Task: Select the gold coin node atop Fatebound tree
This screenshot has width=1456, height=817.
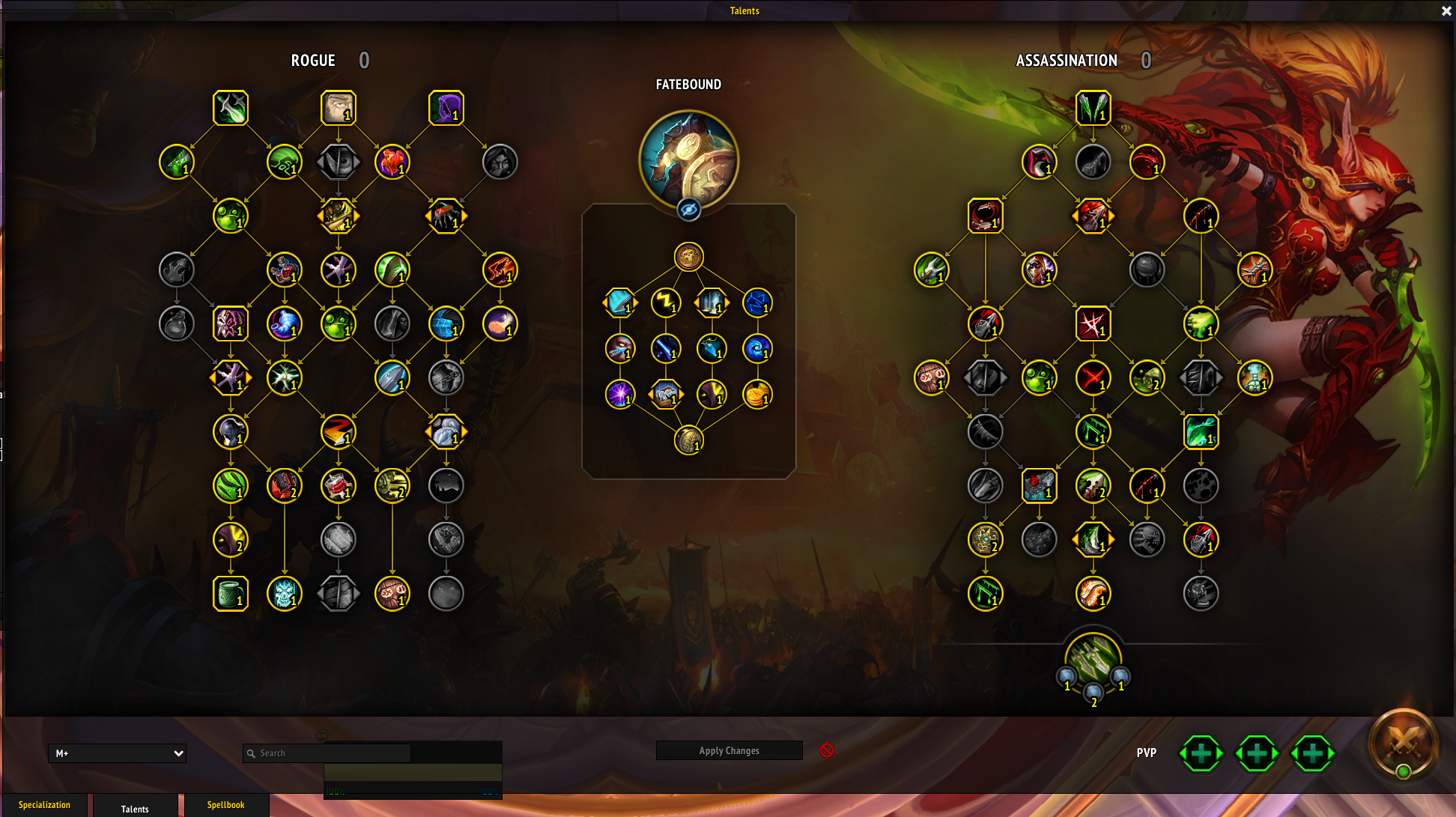Action: (688, 257)
